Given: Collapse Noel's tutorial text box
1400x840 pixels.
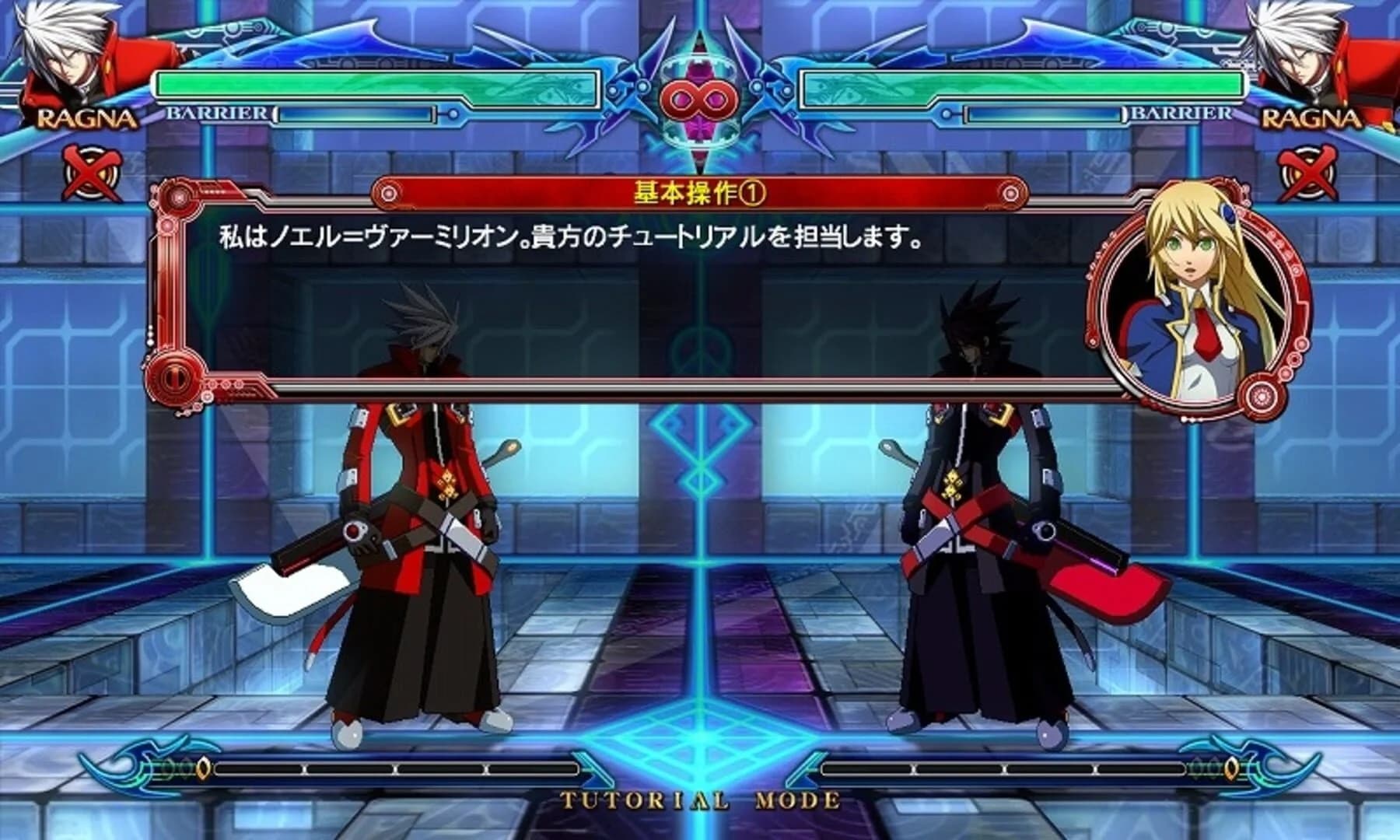Looking at the screenshot, I should 622,296.
